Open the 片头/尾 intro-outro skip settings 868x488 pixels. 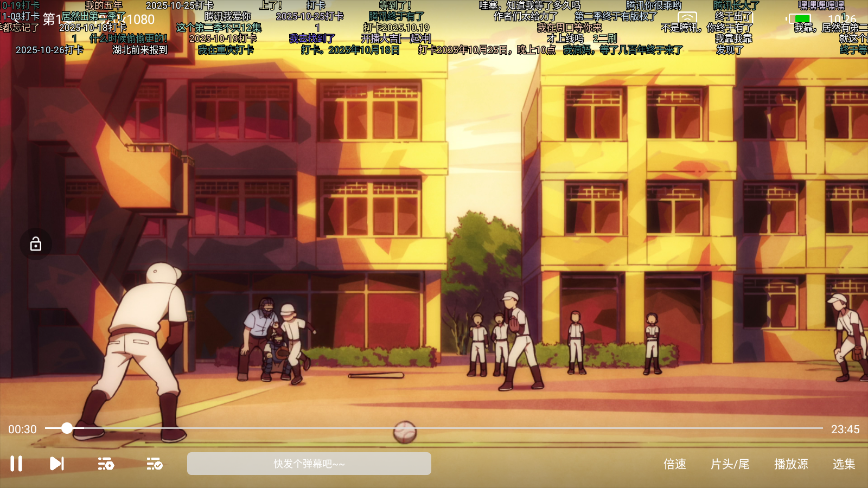pyautogui.click(x=729, y=464)
